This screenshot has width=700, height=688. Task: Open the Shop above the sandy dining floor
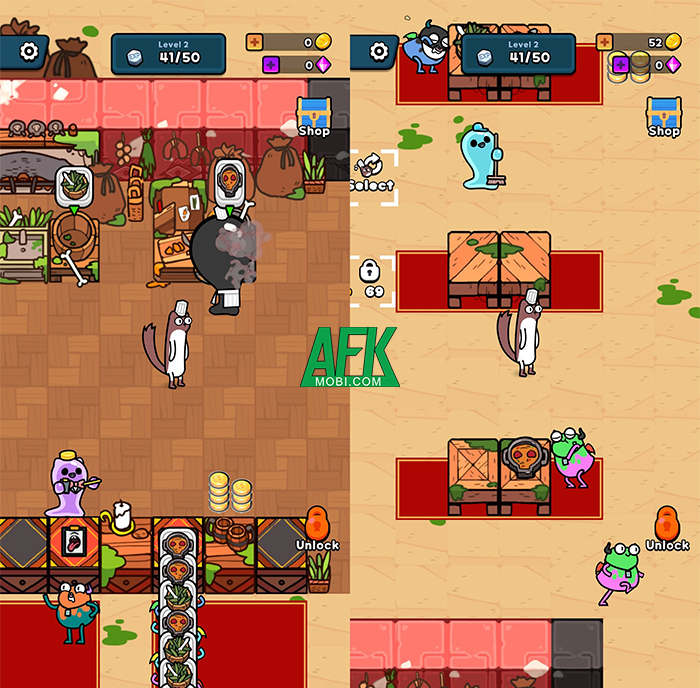(664, 116)
